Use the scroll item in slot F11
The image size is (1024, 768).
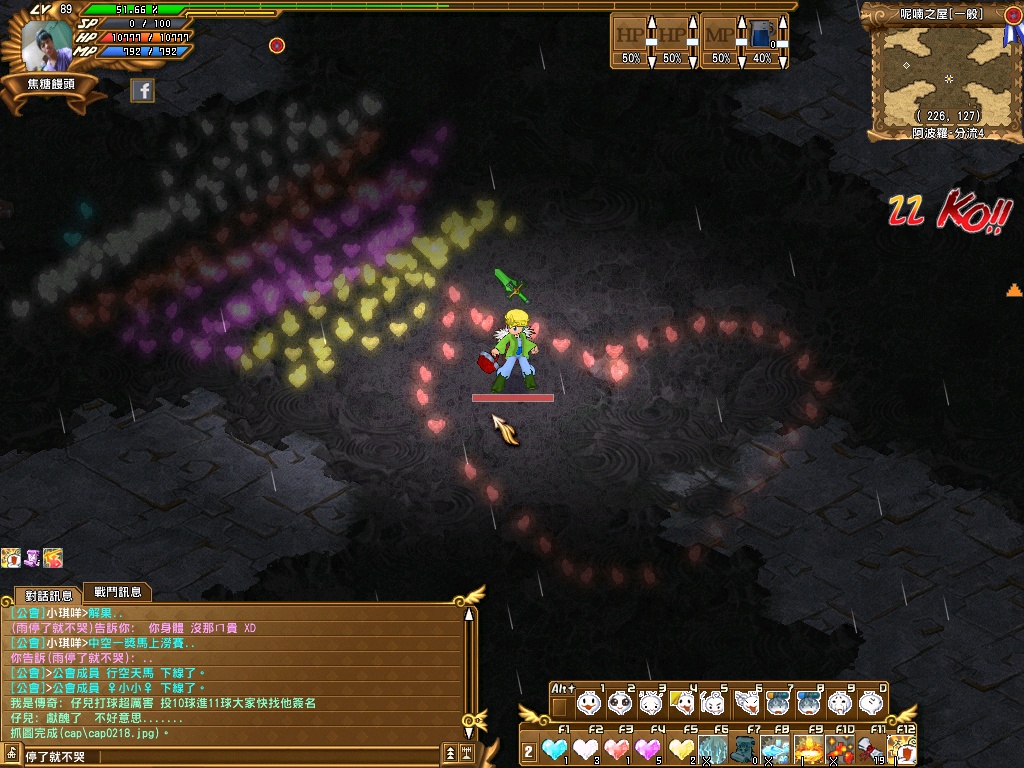[x=871, y=748]
